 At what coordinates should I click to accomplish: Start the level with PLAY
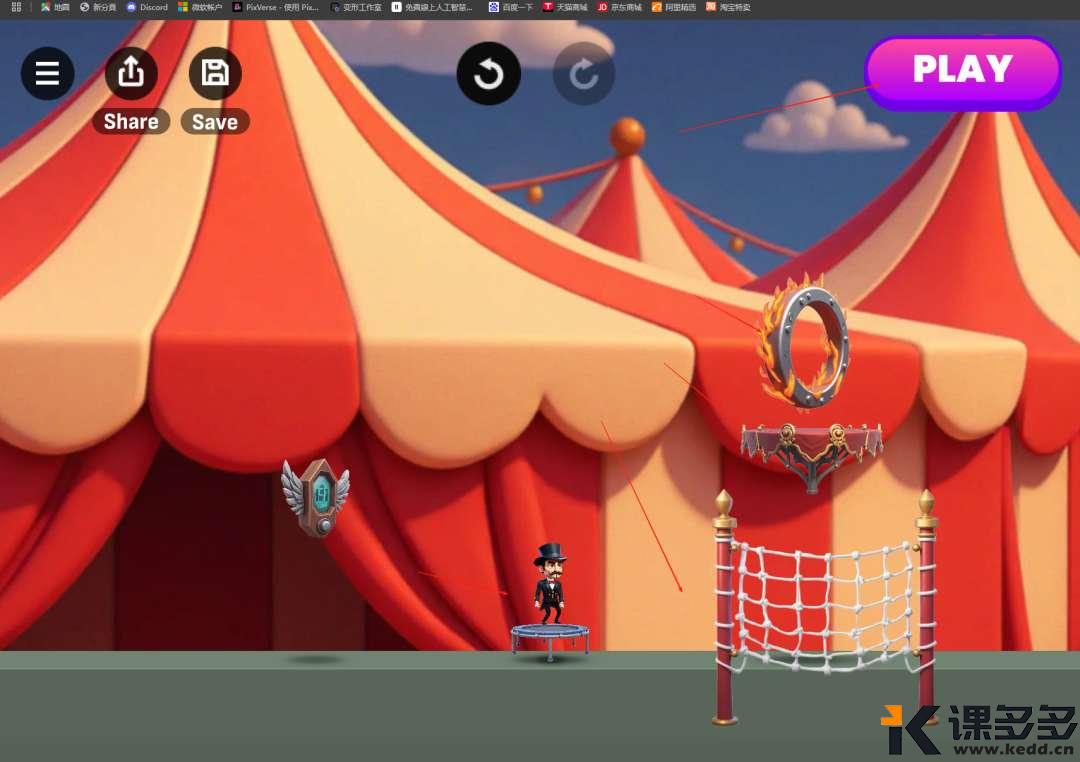coord(962,70)
